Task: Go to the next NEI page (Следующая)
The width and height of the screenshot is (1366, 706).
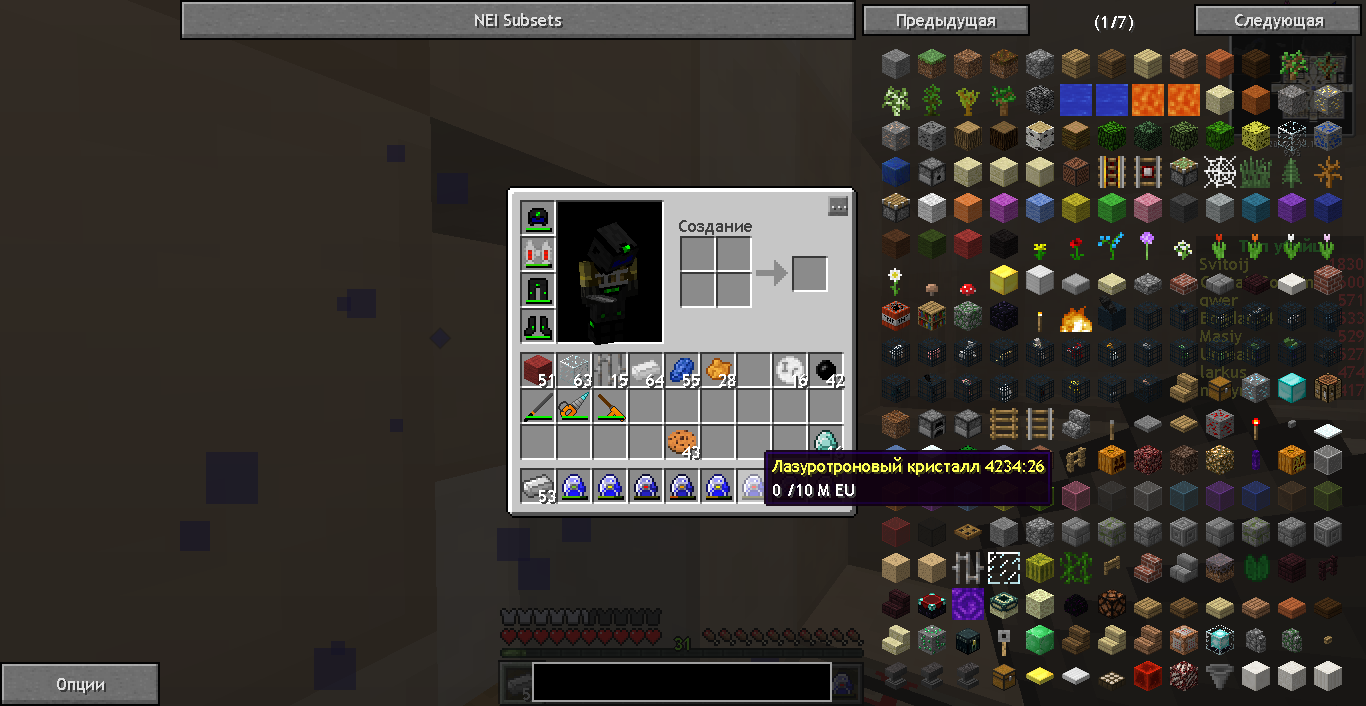Action: pos(1279,20)
